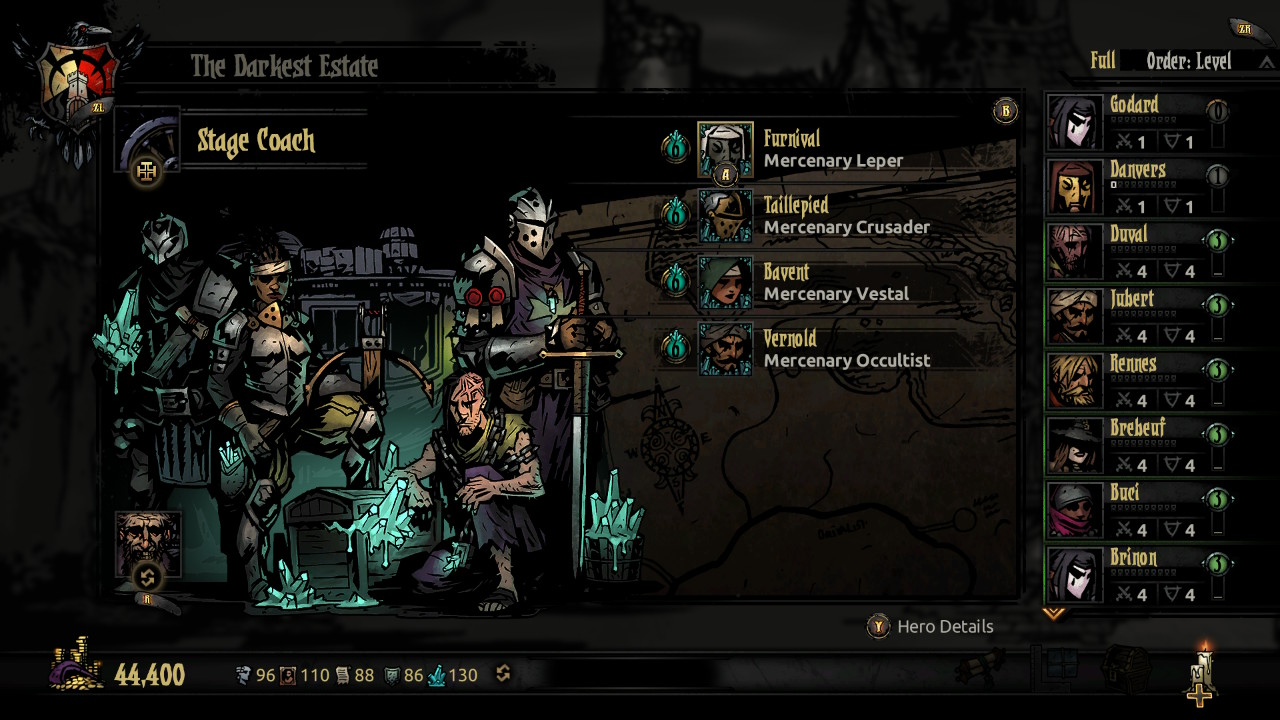Choose Danvers from the roster list
The image size is (1280, 720).
(1075, 187)
